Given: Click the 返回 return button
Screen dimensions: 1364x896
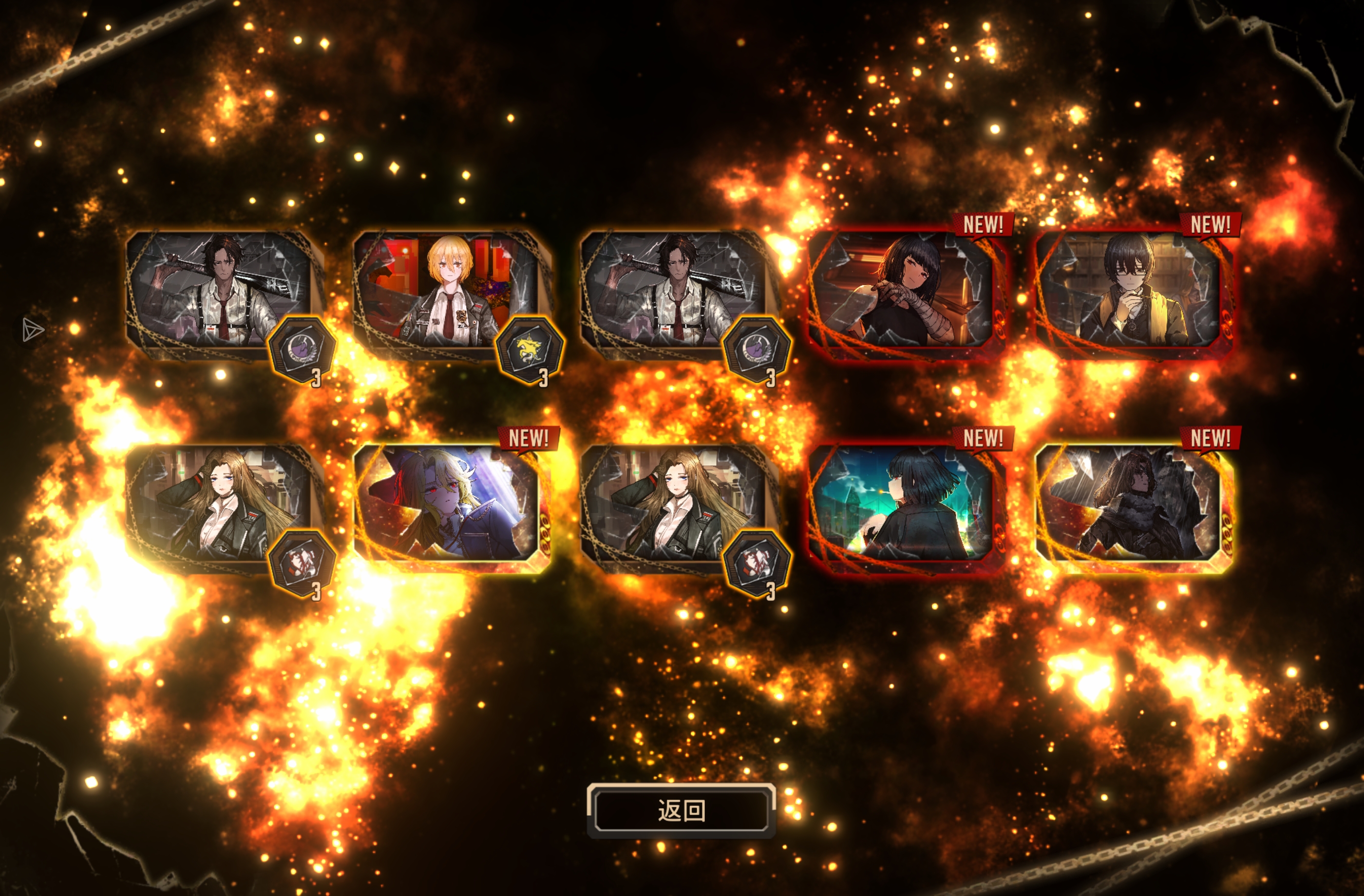Looking at the screenshot, I should coord(681,810).
